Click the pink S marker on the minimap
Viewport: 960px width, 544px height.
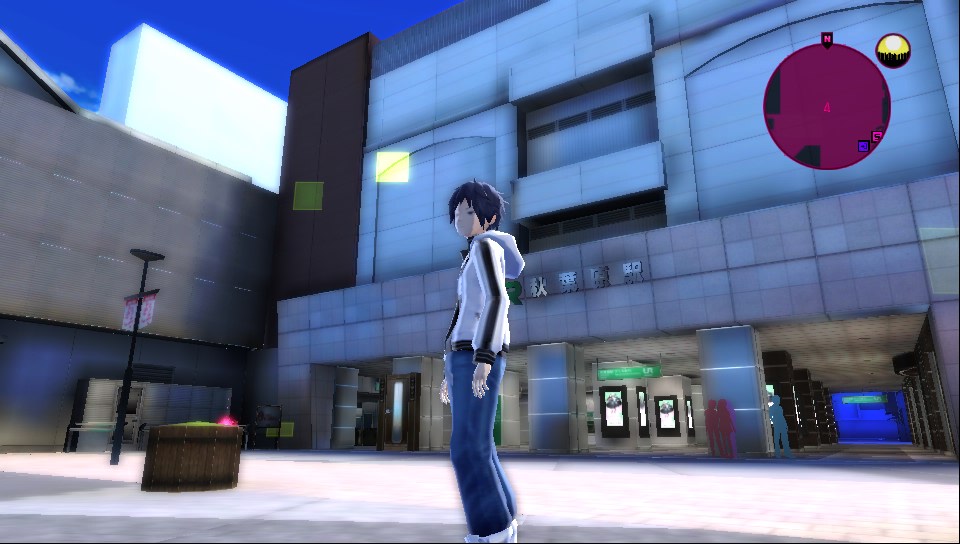(877, 137)
